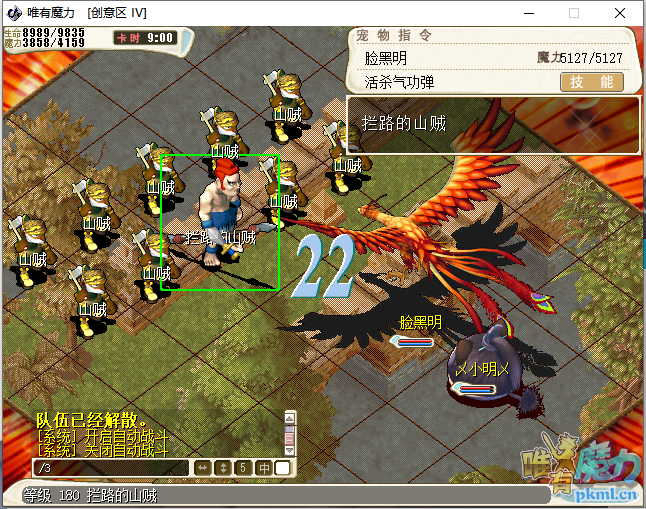Image resolution: width=646 pixels, height=509 pixels.
Task: Focus the chat input box
Action: tap(110, 468)
